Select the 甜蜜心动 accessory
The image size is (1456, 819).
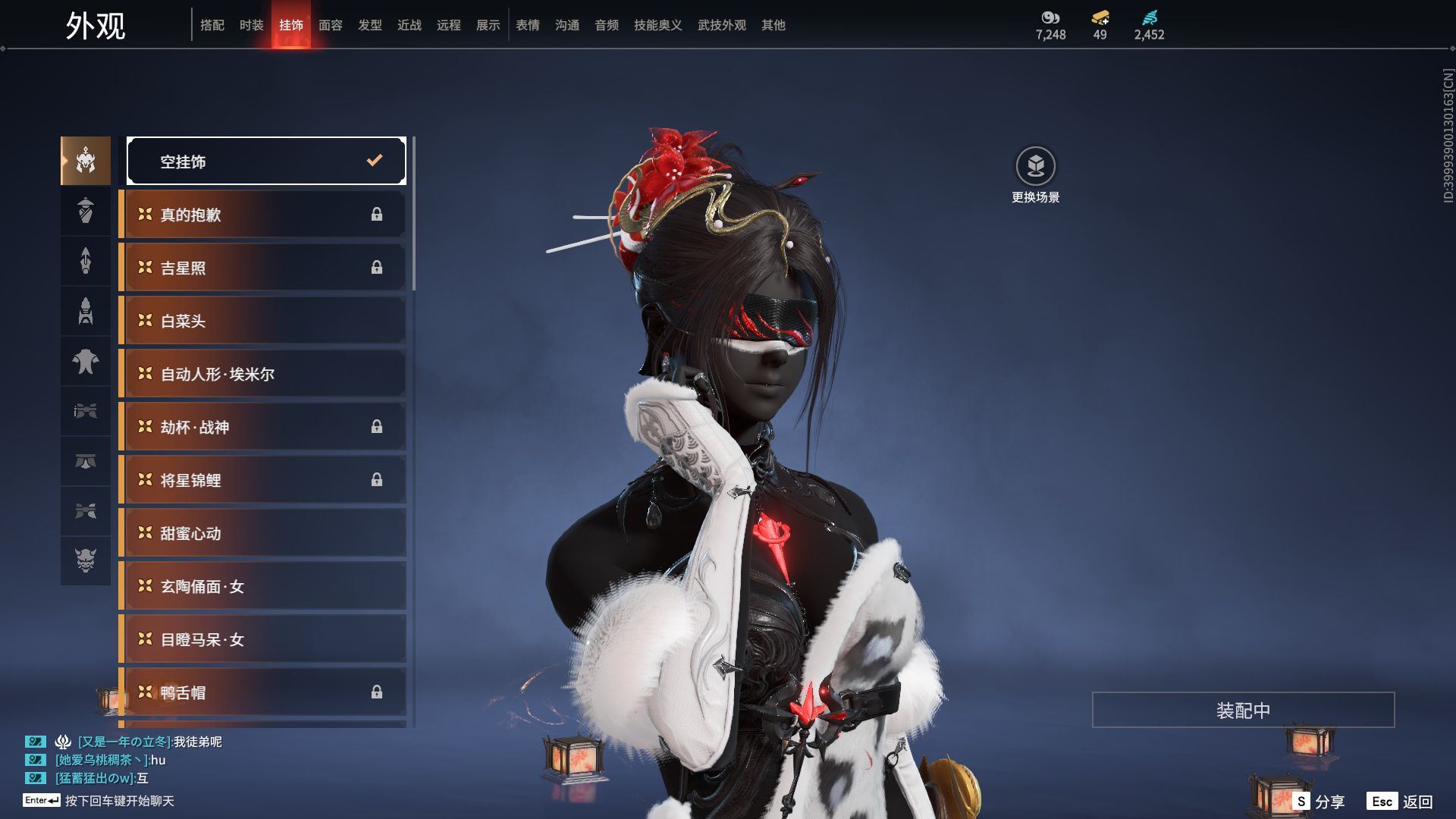262,533
